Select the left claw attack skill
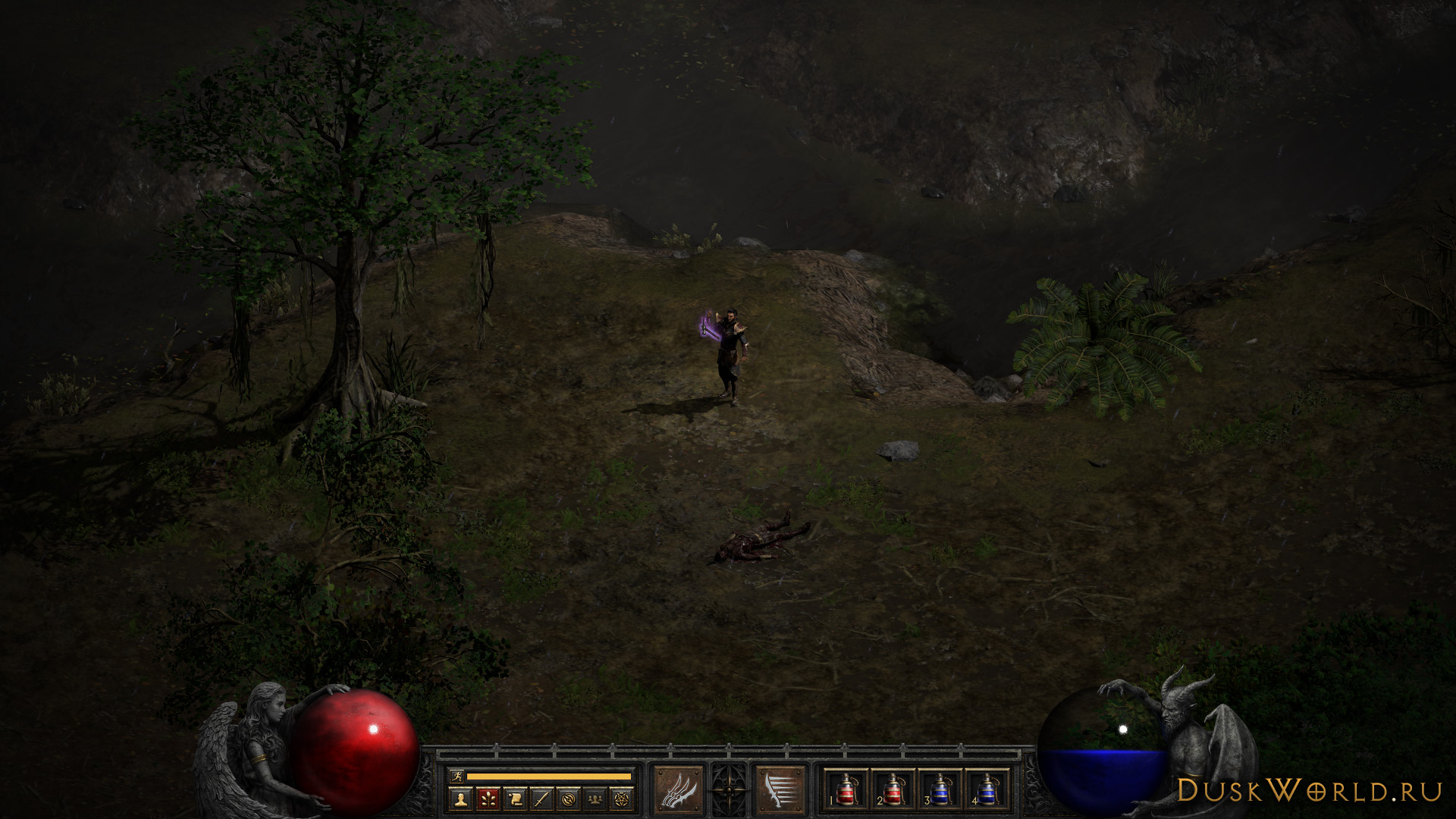The width and height of the screenshot is (1456, 819). tap(678, 791)
